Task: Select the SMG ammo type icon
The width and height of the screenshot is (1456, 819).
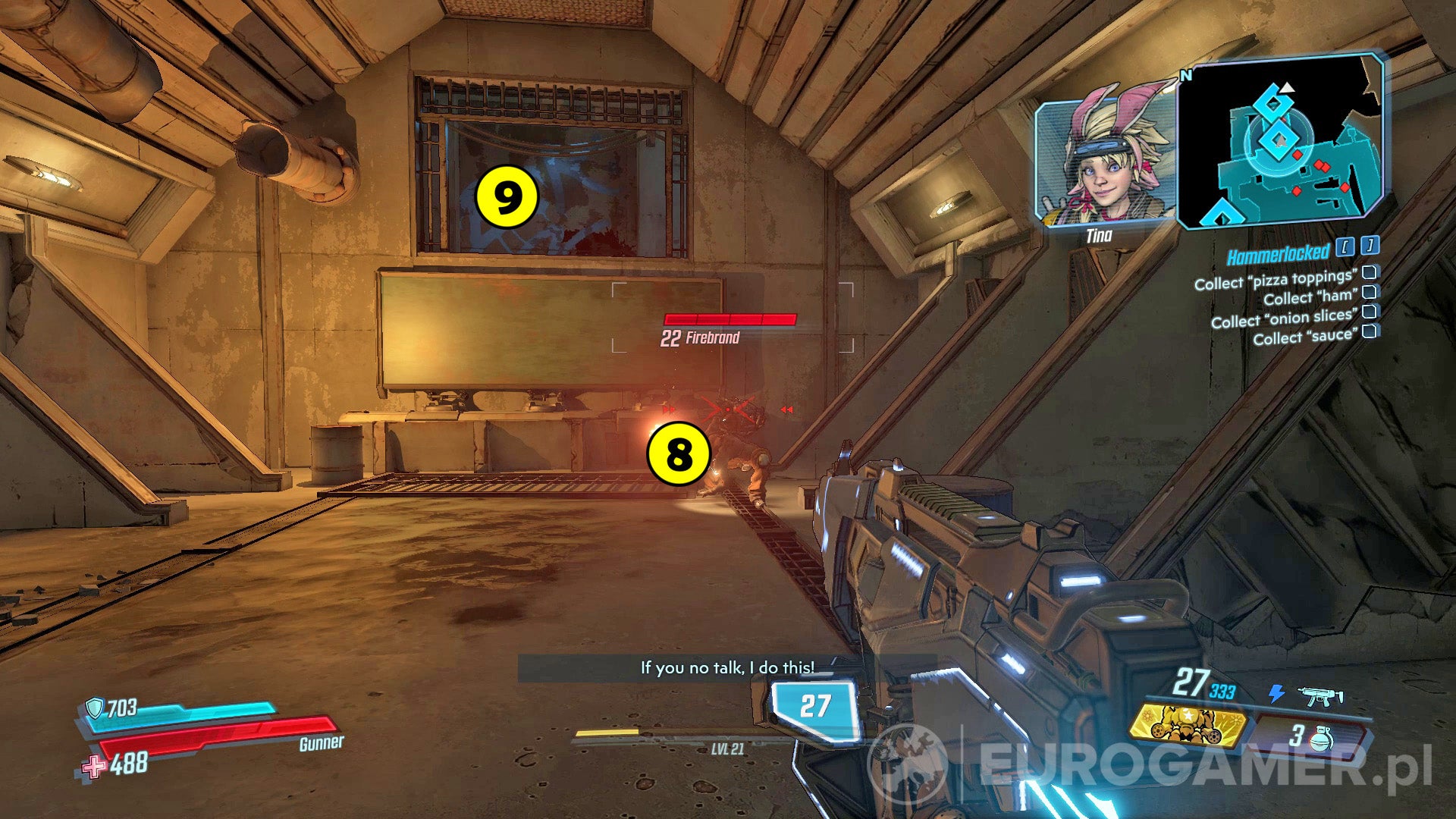Action: click(1319, 695)
